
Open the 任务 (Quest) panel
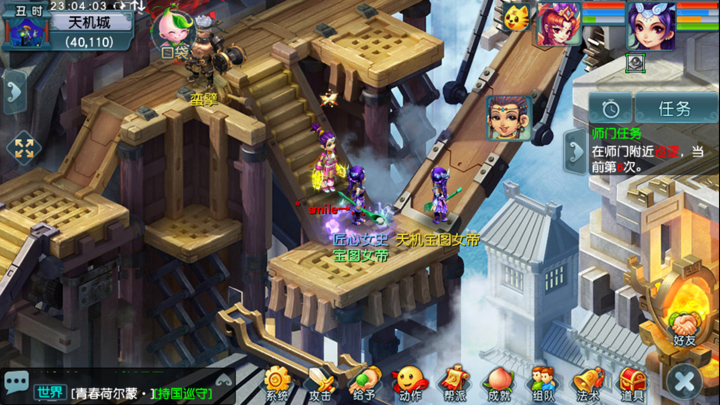tap(675, 109)
